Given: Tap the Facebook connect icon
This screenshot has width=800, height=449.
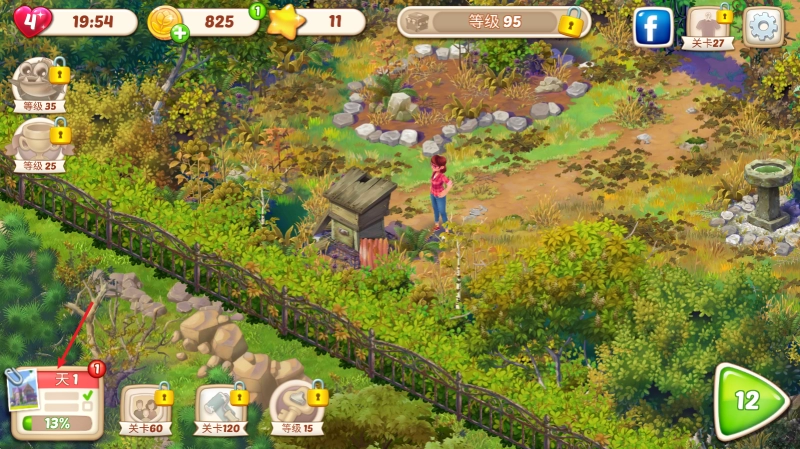Looking at the screenshot, I should [x=653, y=26].
